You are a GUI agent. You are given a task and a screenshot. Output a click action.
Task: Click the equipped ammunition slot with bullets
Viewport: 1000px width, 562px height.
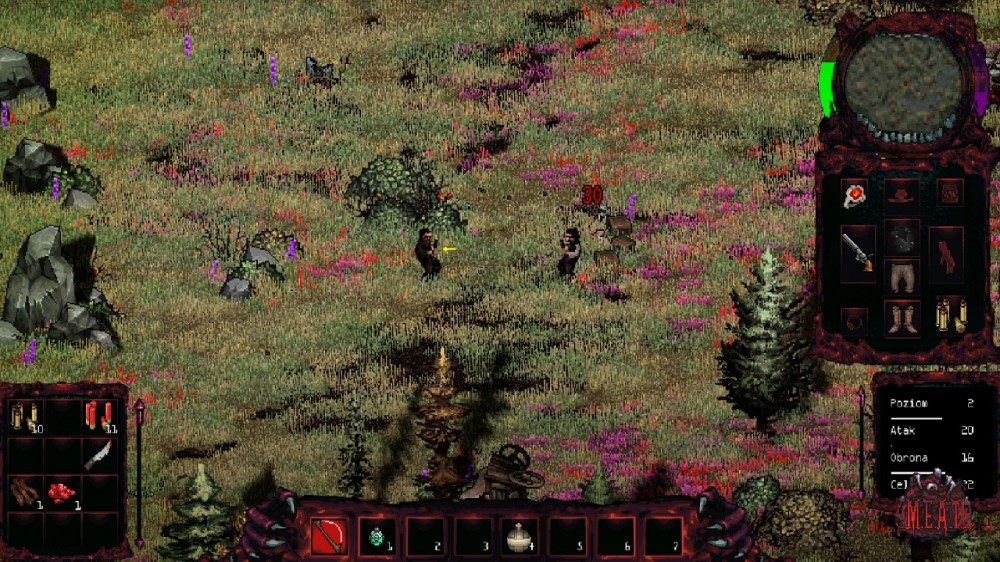coord(949,316)
